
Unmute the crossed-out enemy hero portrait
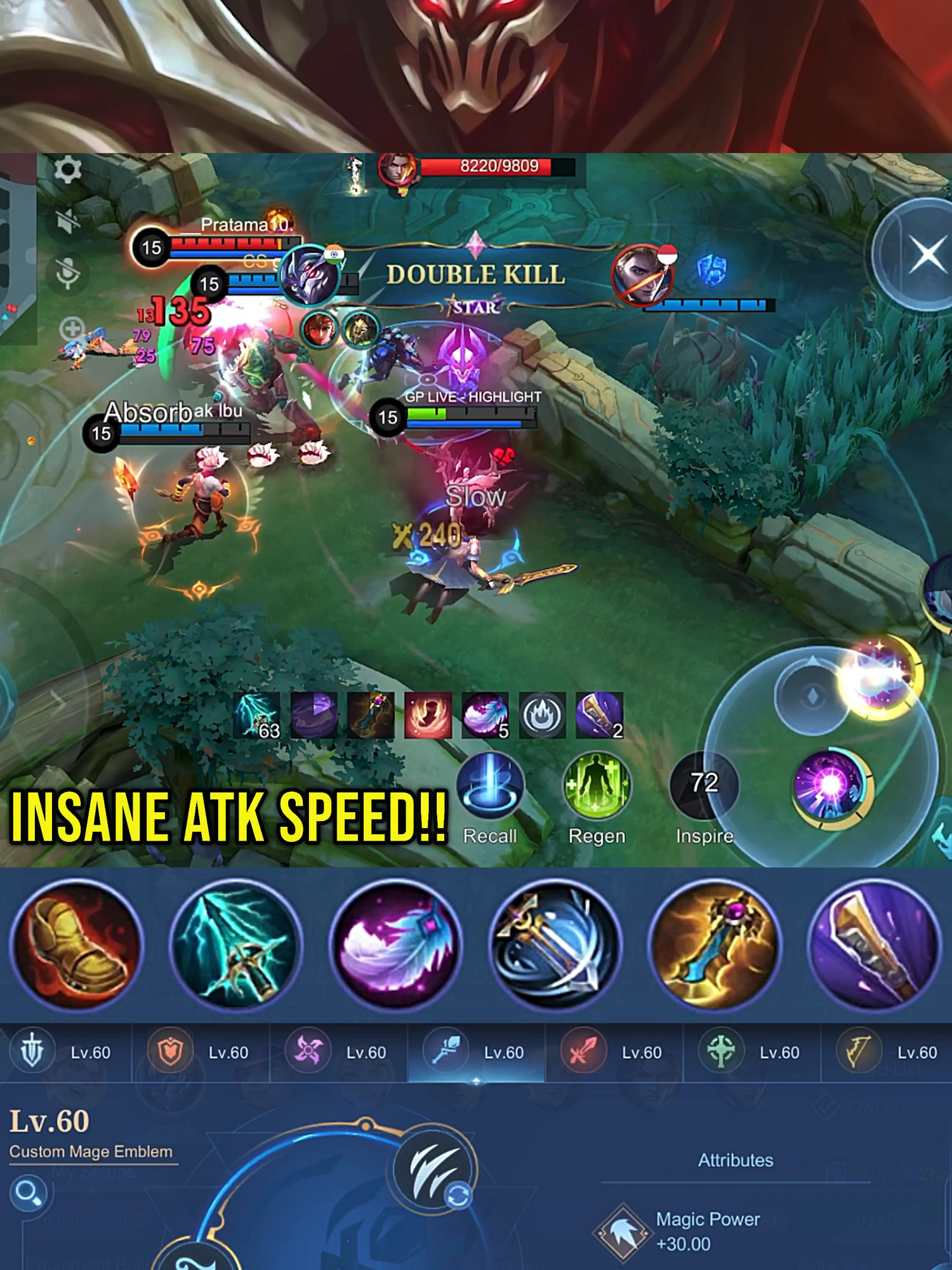tap(641, 276)
